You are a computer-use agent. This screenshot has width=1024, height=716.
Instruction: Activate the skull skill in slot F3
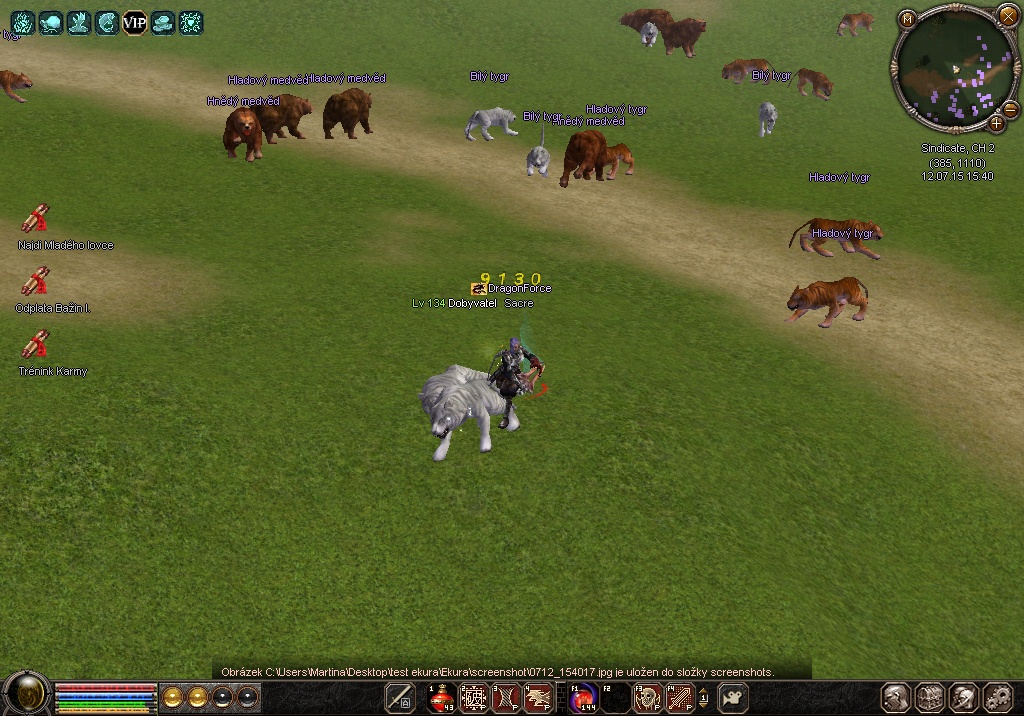[648, 697]
